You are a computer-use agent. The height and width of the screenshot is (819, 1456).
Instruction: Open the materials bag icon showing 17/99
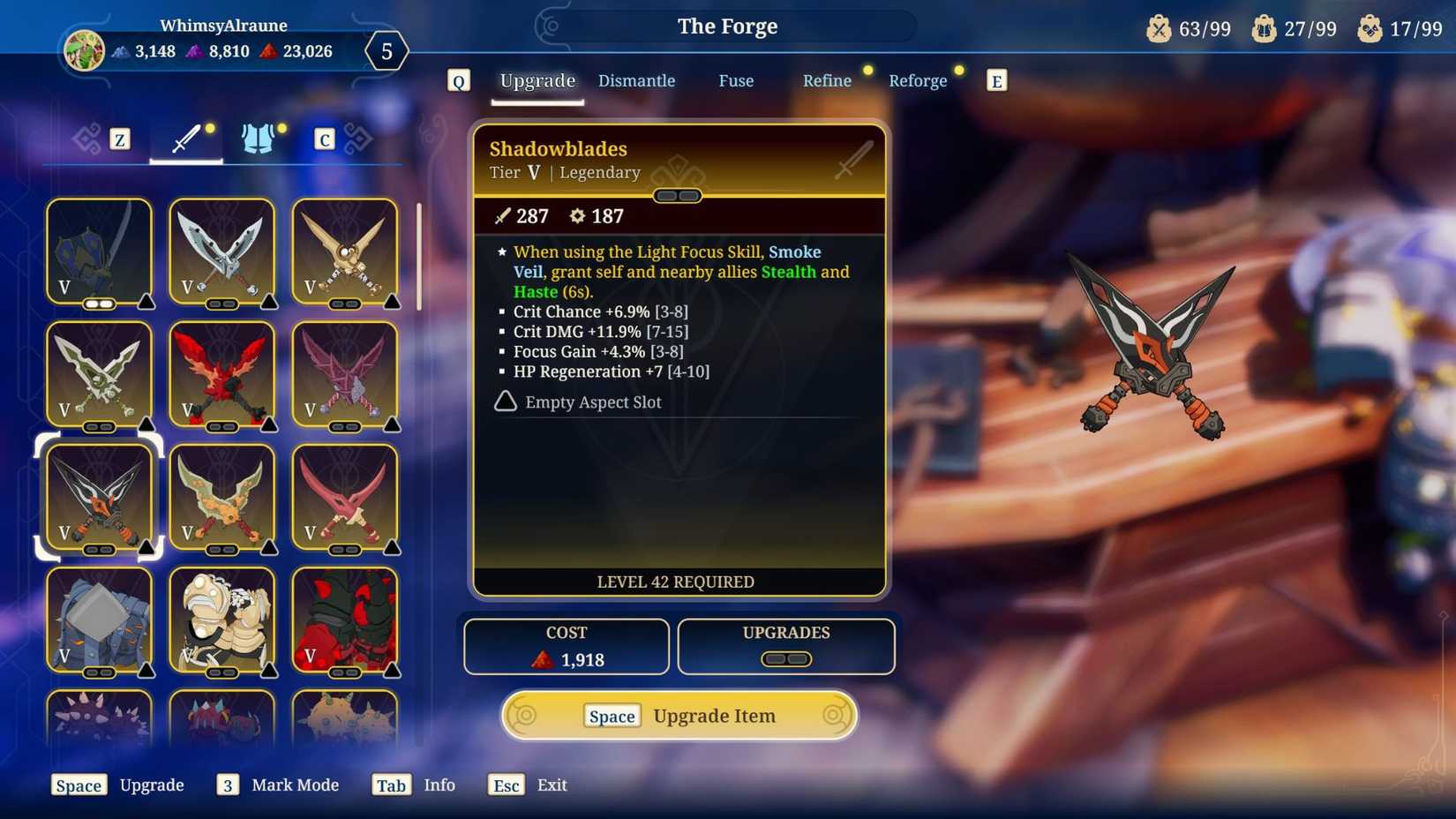click(x=1370, y=27)
